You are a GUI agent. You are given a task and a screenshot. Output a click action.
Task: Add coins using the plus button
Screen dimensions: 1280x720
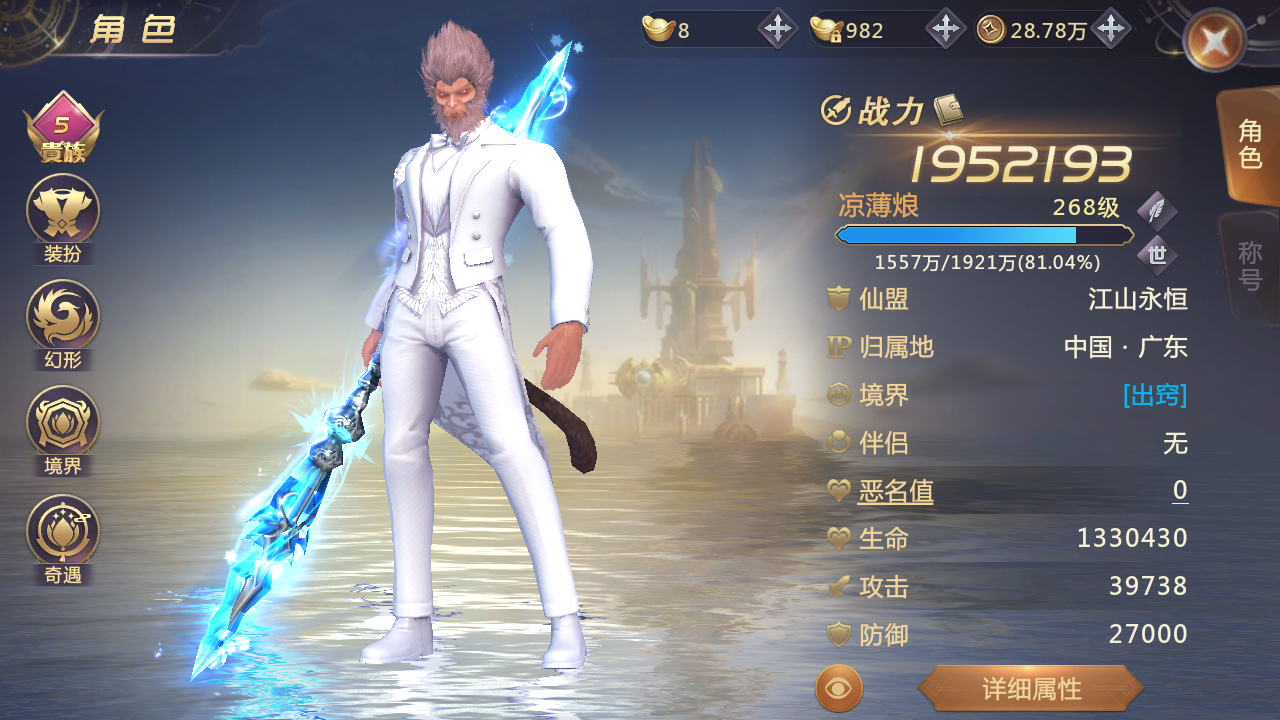pos(1110,29)
